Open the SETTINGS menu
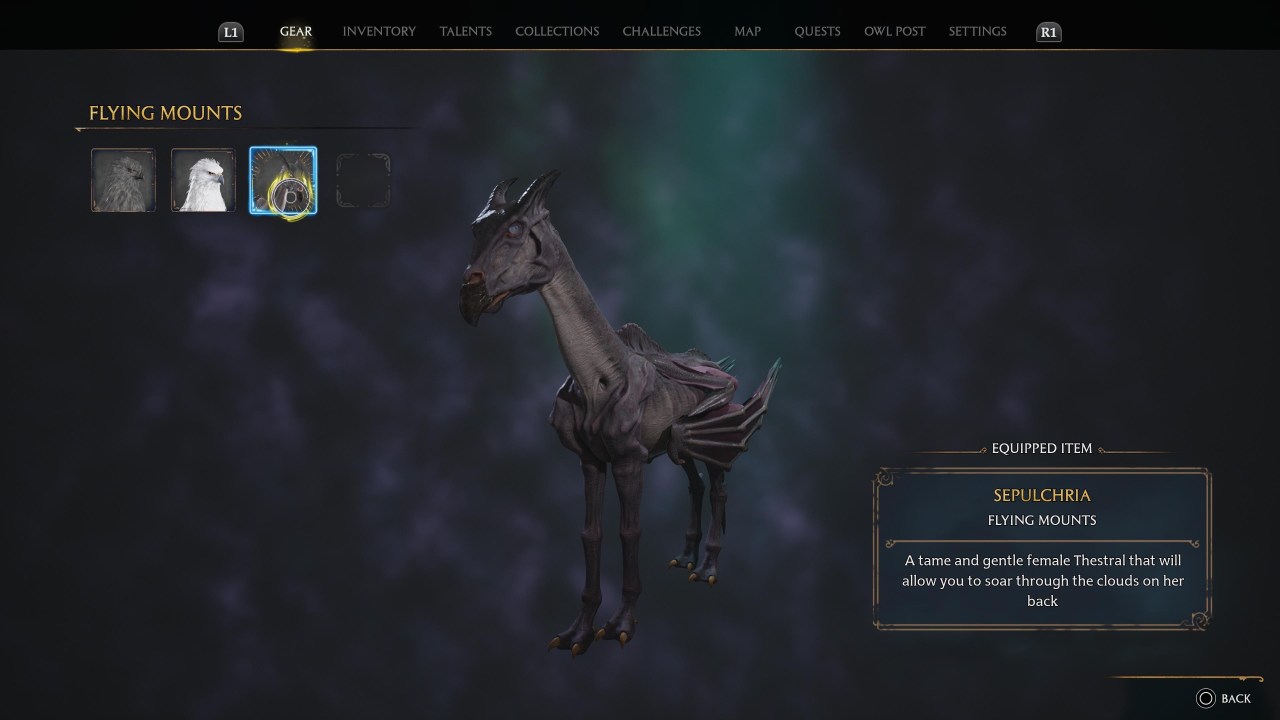Viewport: 1280px width, 720px height. click(977, 31)
